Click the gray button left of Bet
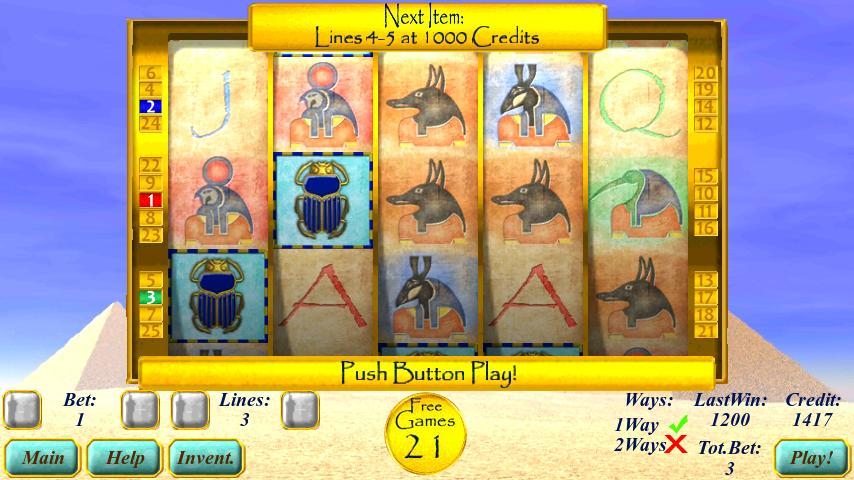 (23, 409)
